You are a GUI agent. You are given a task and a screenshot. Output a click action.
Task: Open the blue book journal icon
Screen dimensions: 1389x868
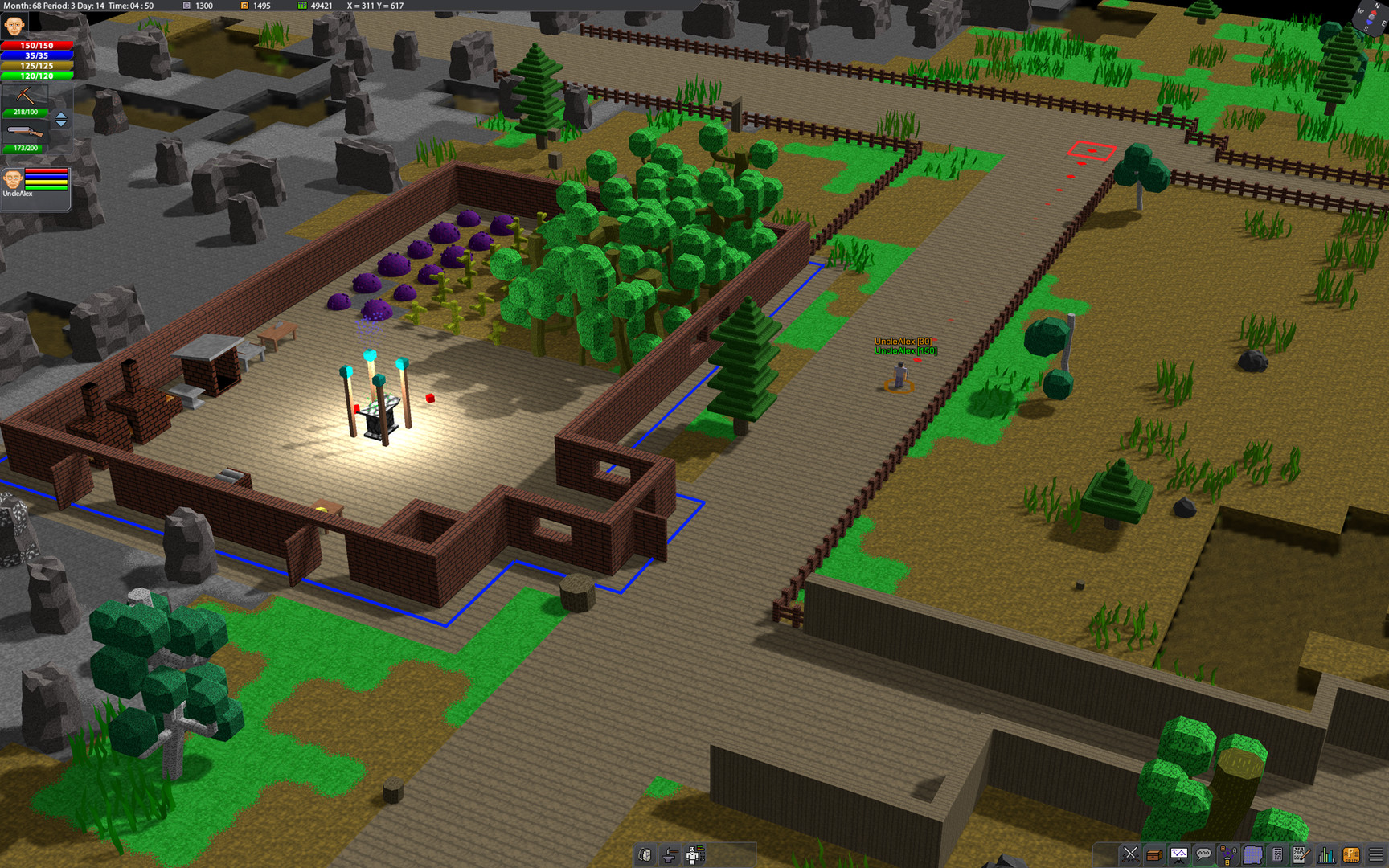coord(1252,854)
